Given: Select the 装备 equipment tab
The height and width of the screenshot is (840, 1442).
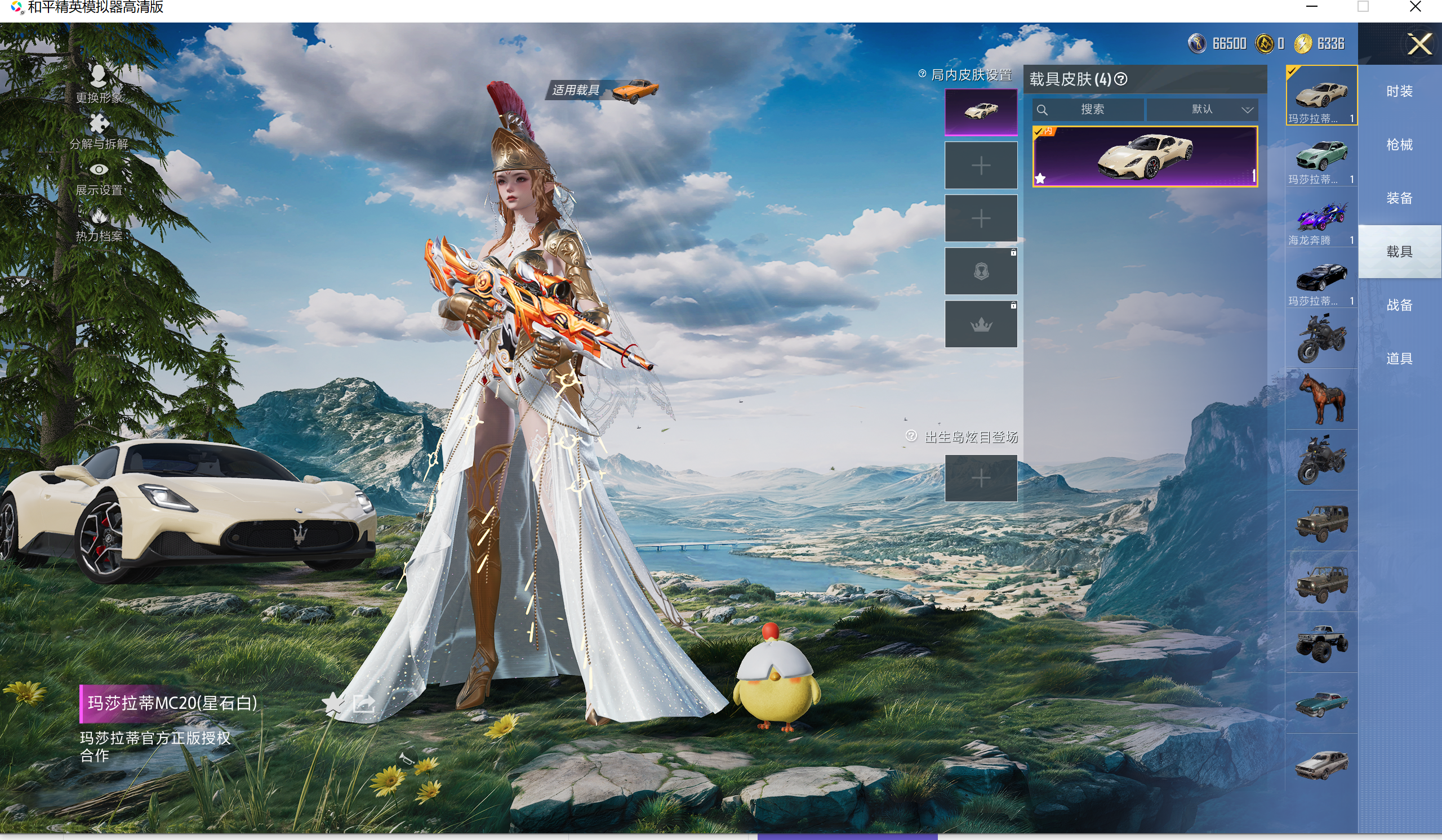Looking at the screenshot, I should point(1399,198).
